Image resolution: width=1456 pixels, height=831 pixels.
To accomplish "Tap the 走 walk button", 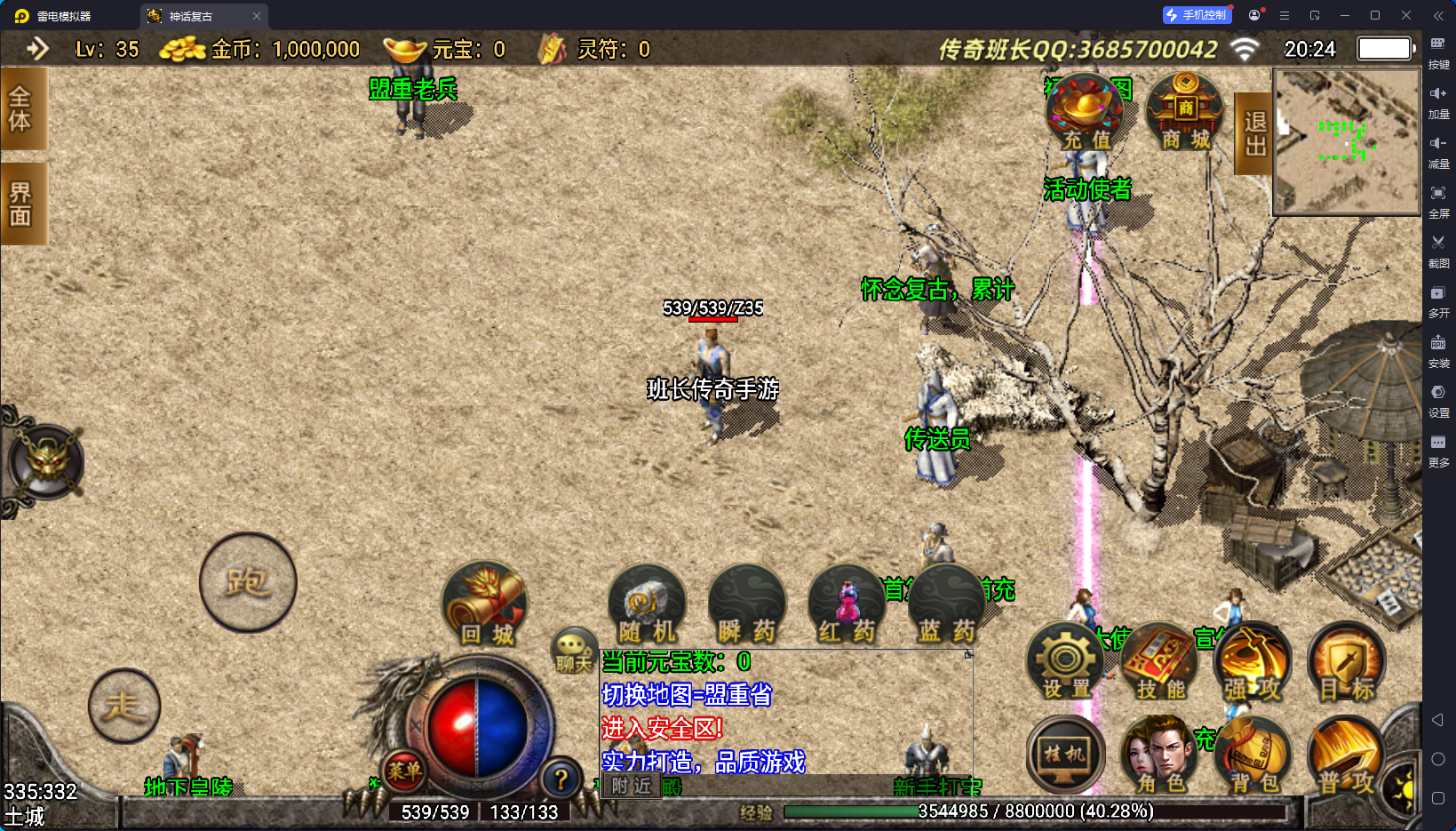I will pos(124,706).
